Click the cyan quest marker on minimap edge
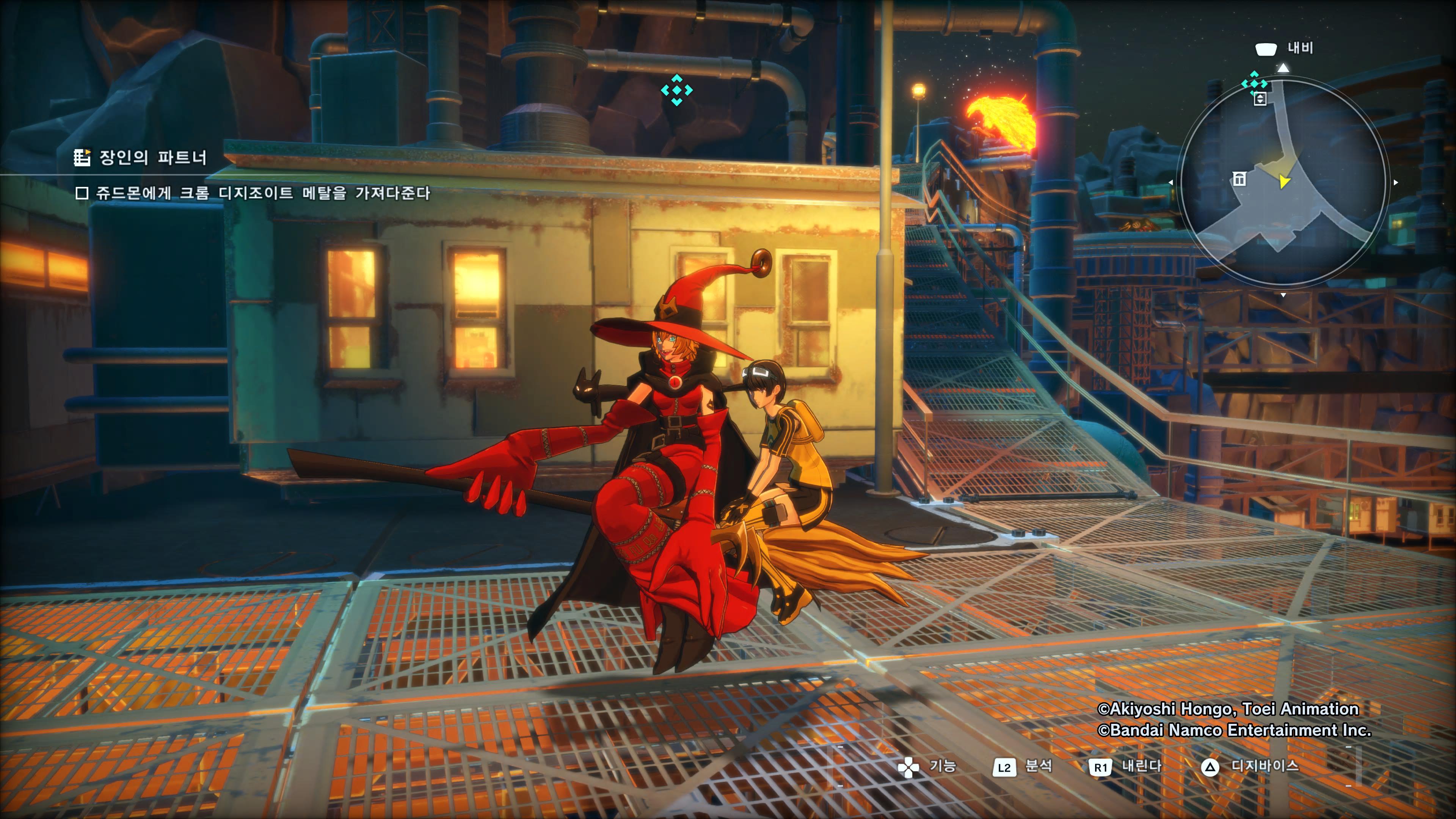 1254,83
